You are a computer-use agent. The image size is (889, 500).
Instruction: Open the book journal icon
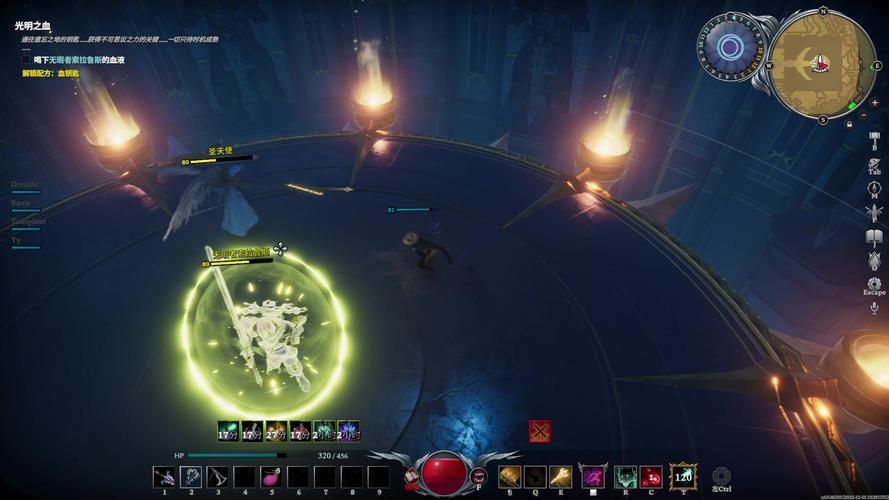[874, 237]
